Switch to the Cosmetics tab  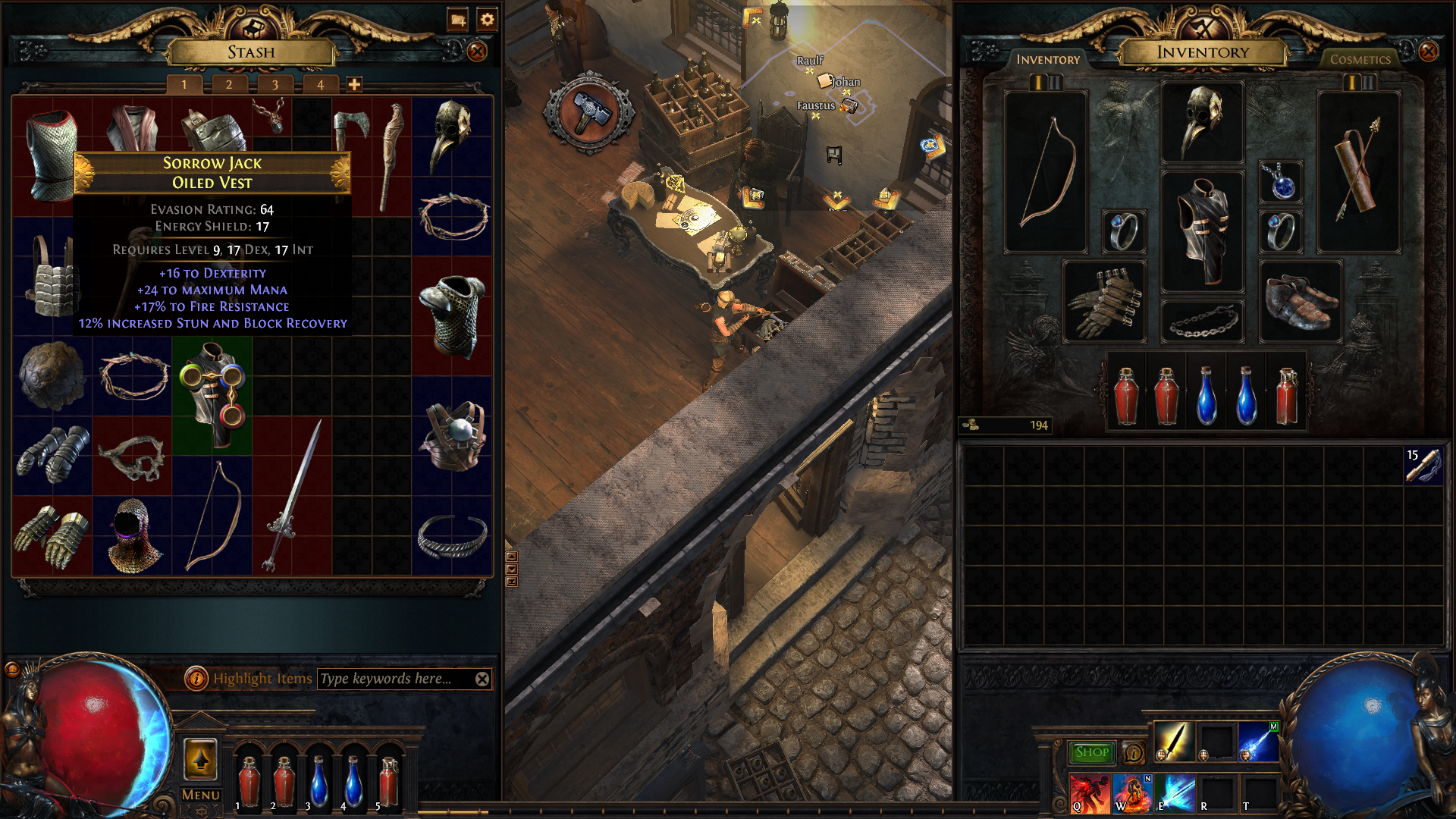pyautogui.click(x=1360, y=59)
